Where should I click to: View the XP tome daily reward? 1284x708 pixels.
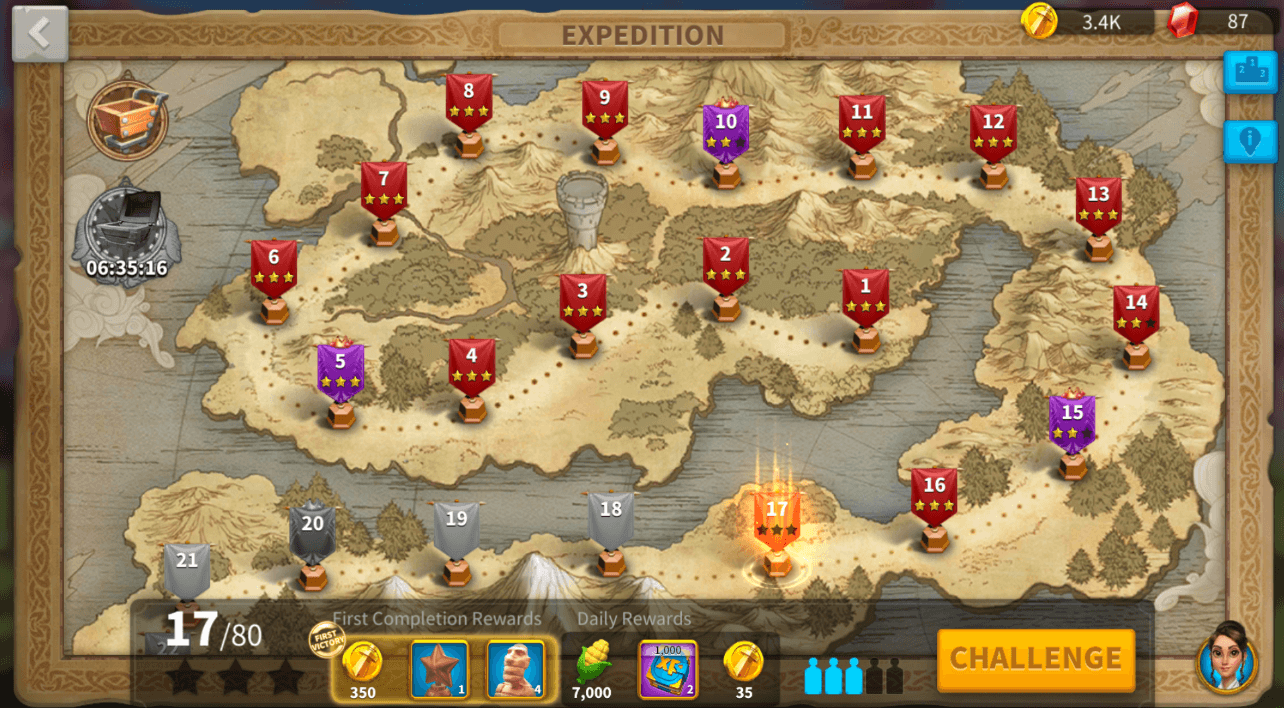coord(667,669)
